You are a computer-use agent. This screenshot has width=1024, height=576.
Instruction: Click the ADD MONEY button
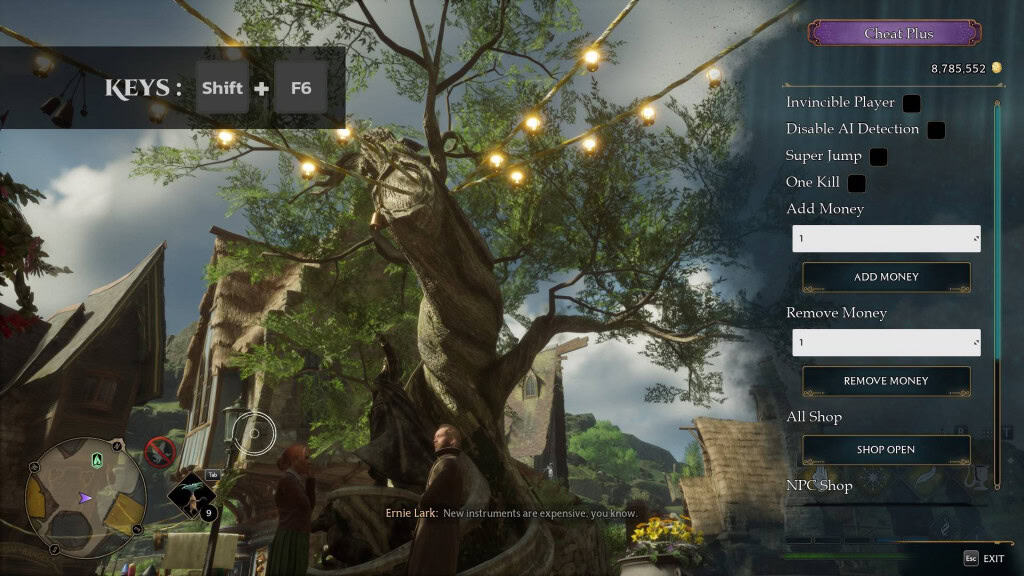[886, 277]
